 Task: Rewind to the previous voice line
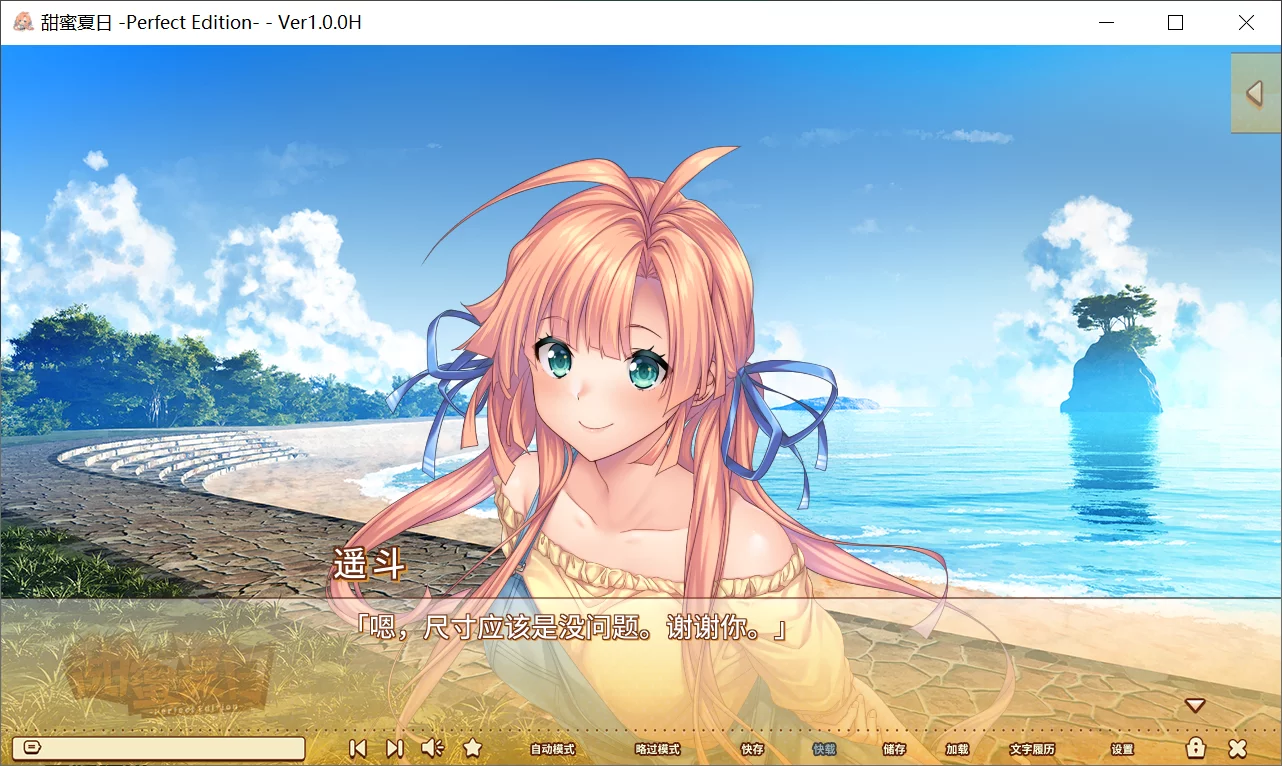[x=358, y=748]
